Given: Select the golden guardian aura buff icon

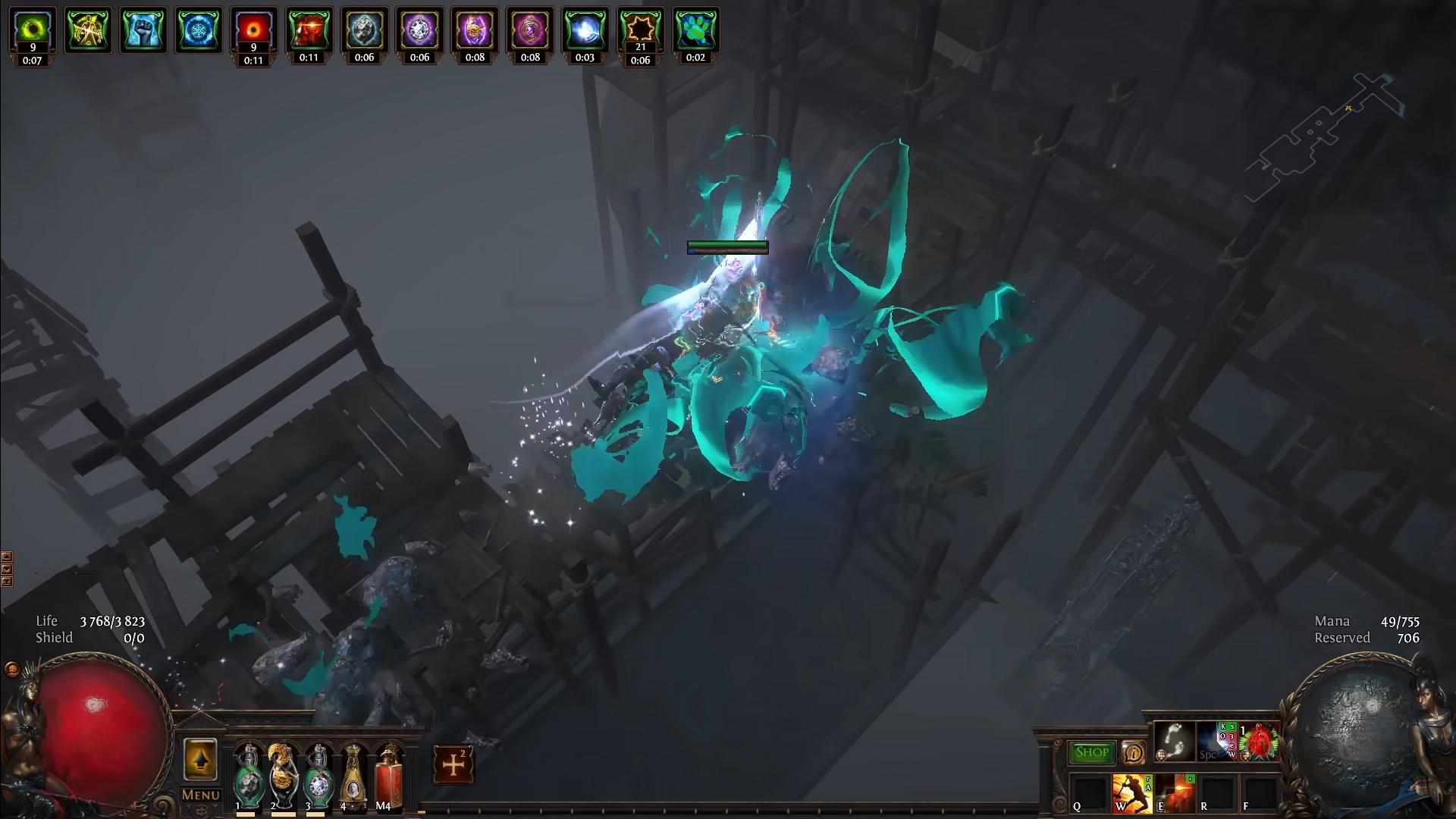Looking at the screenshot, I should click(87, 29).
